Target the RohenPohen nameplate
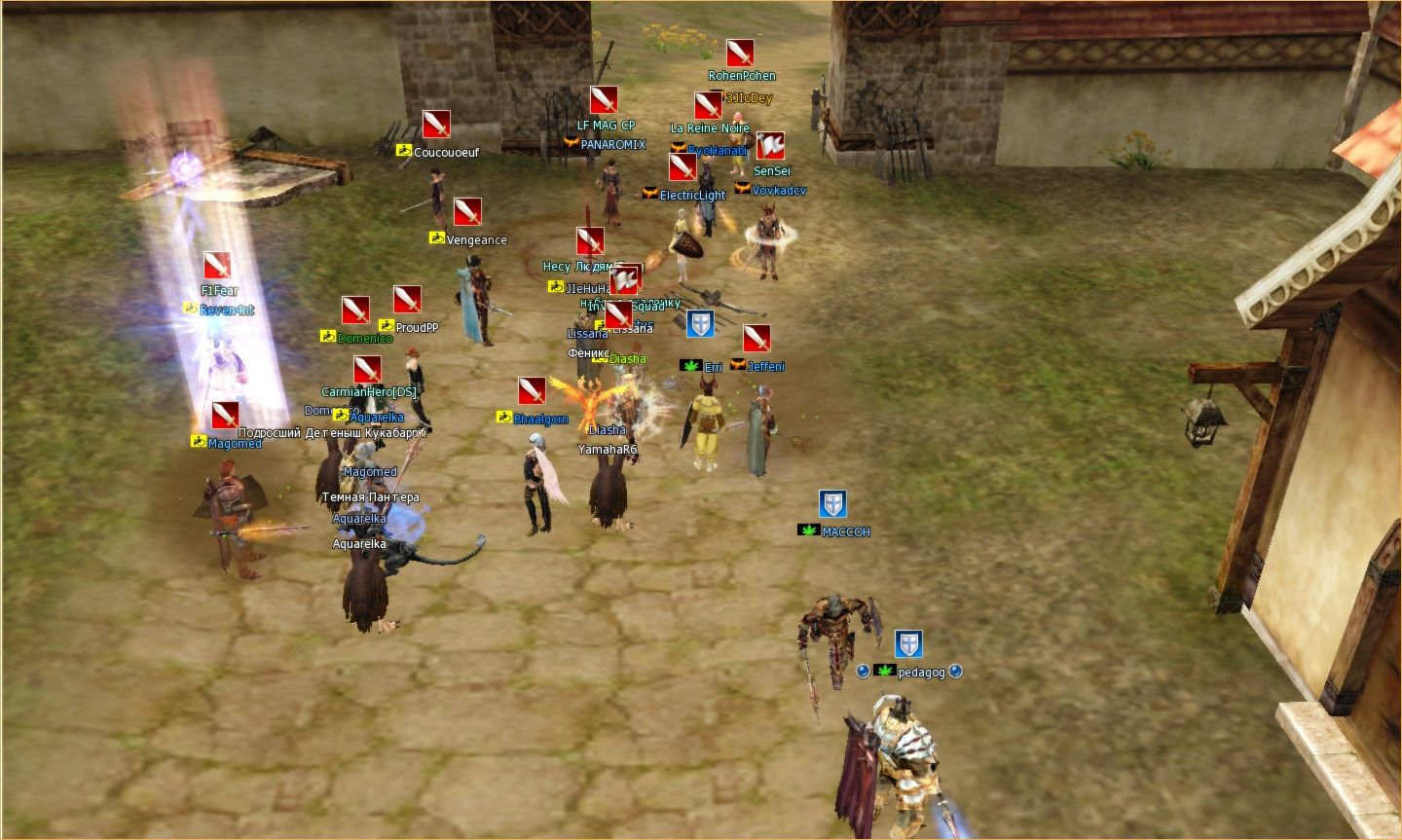The width and height of the screenshot is (1402, 840). click(742, 75)
